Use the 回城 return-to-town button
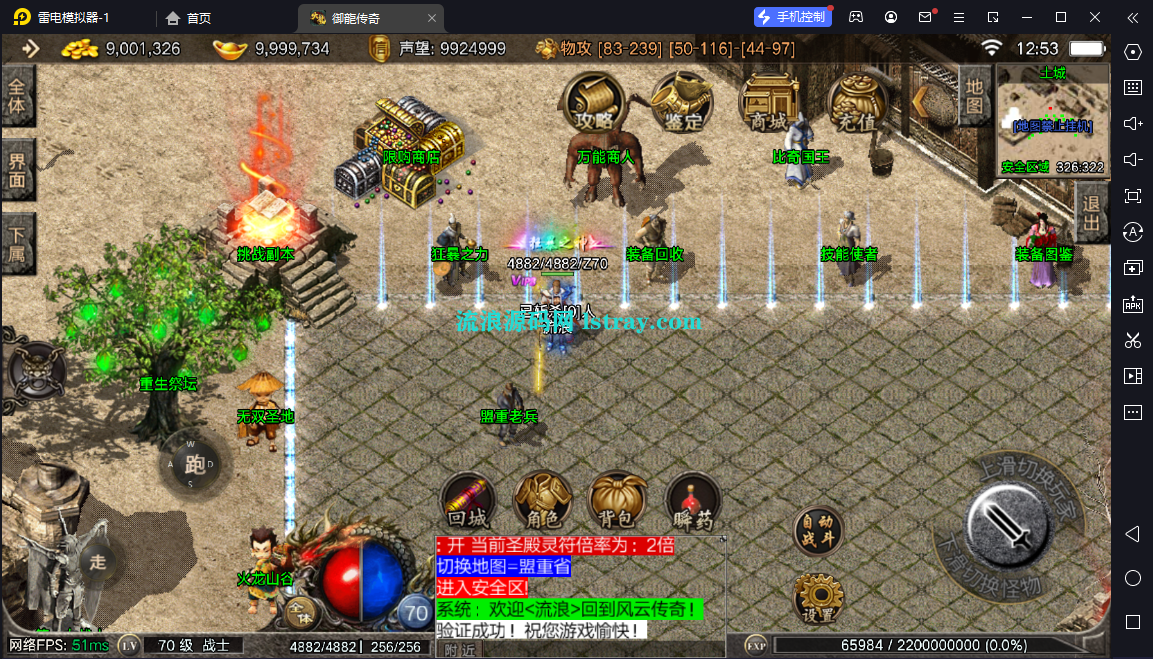Viewport: 1153px width, 659px height. click(467, 500)
